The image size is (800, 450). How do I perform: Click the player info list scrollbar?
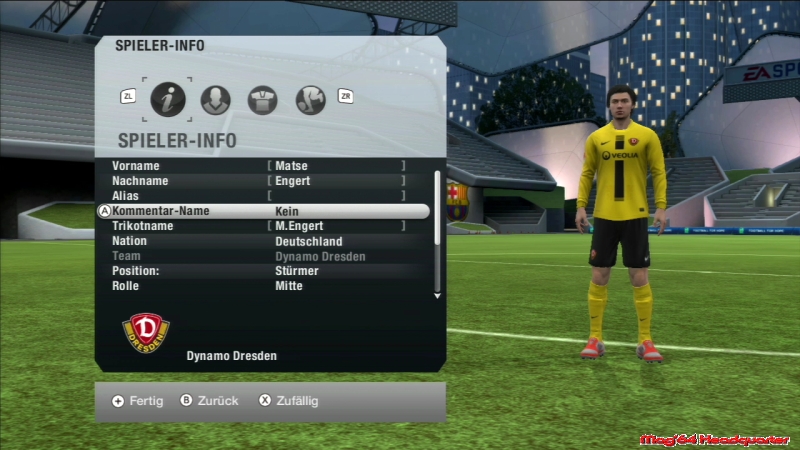[437, 234]
